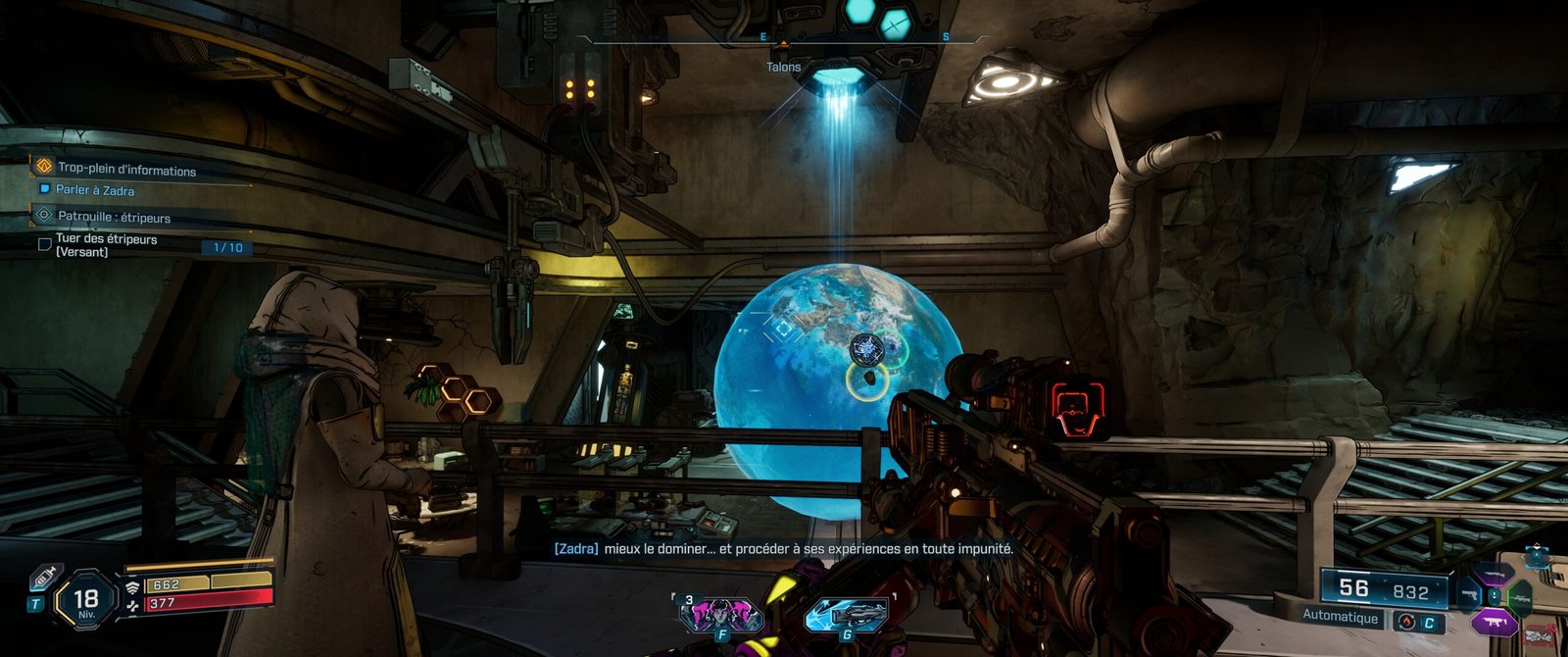1568x657 pixels.
Task: Use the repair syringe icon
Action: coord(43,580)
